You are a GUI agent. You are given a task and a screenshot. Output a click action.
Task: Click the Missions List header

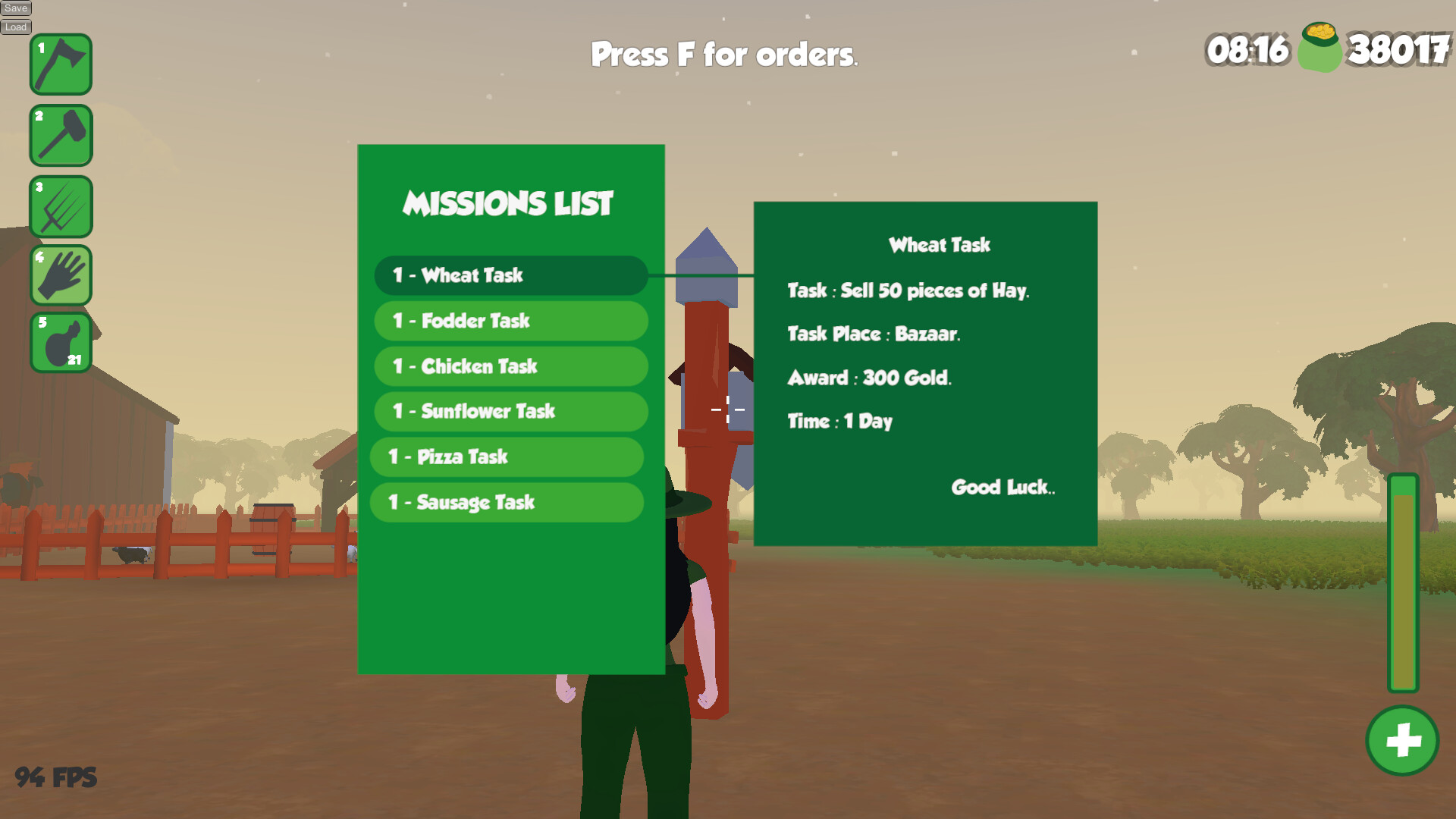[509, 202]
